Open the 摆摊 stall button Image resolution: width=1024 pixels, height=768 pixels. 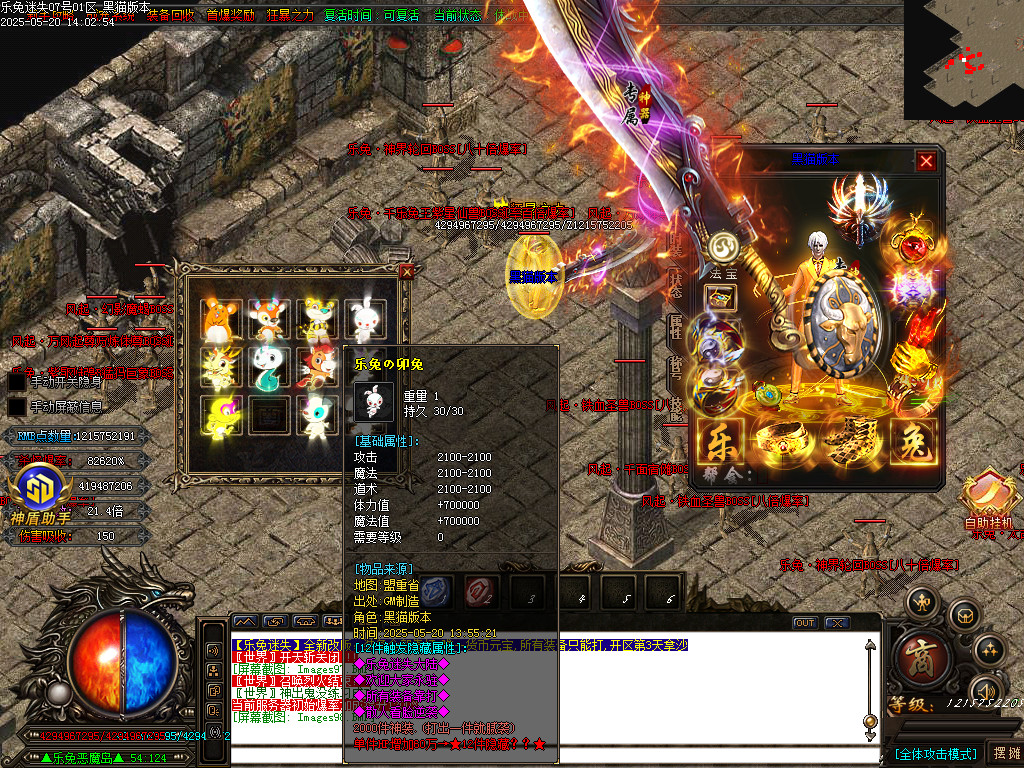coord(1003,753)
